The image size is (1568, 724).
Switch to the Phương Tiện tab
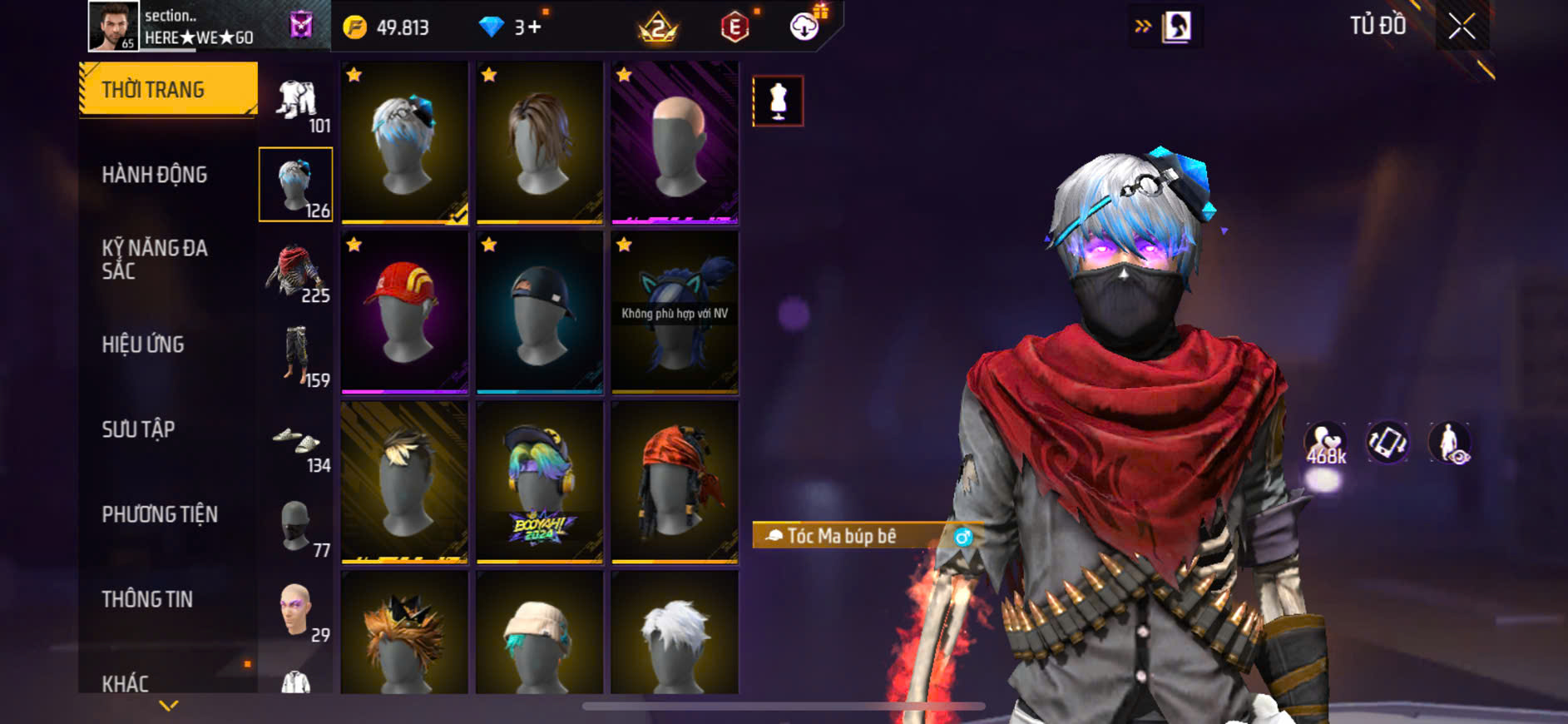[160, 514]
